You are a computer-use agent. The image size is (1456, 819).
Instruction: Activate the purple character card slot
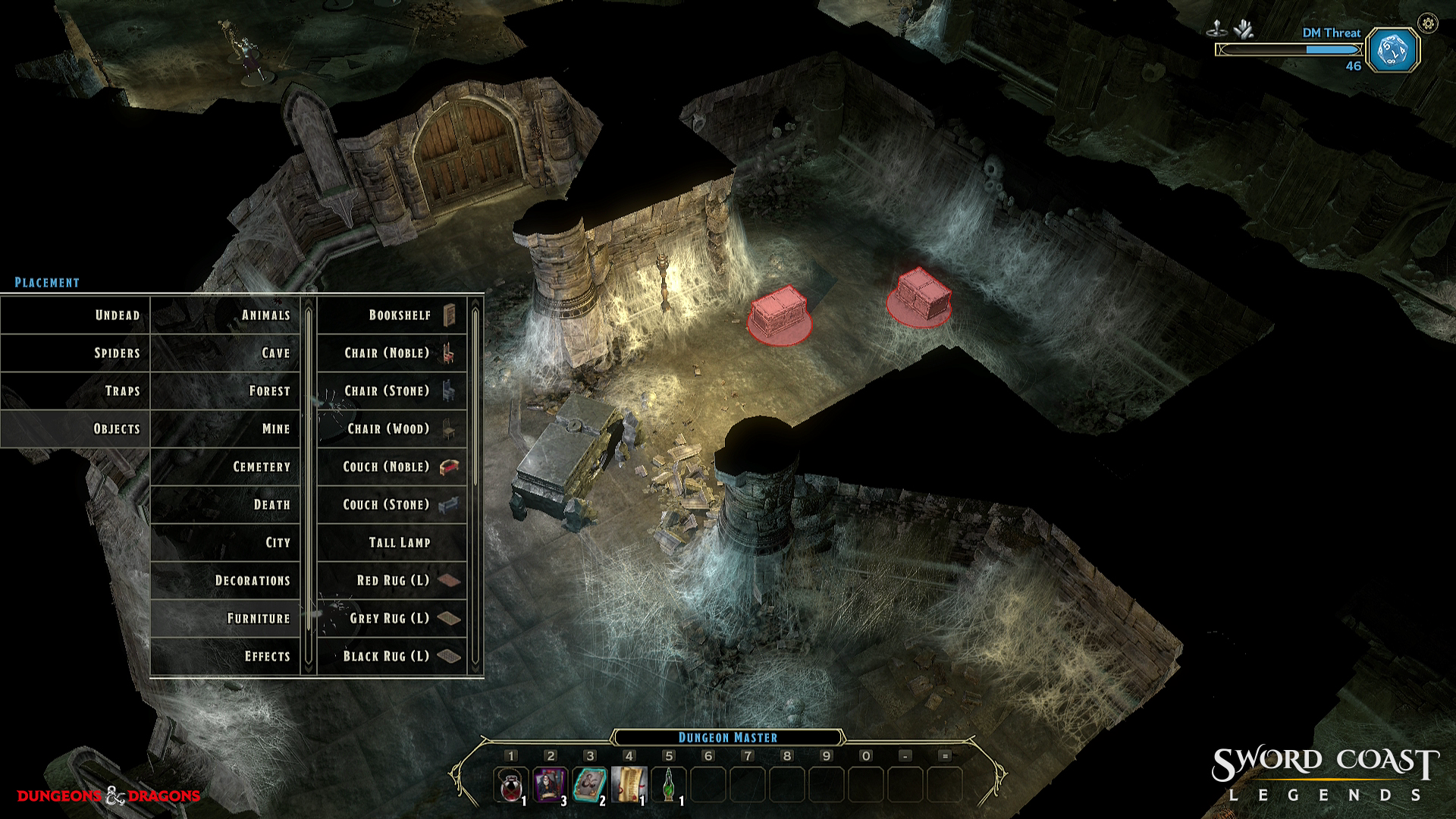pyautogui.click(x=550, y=784)
